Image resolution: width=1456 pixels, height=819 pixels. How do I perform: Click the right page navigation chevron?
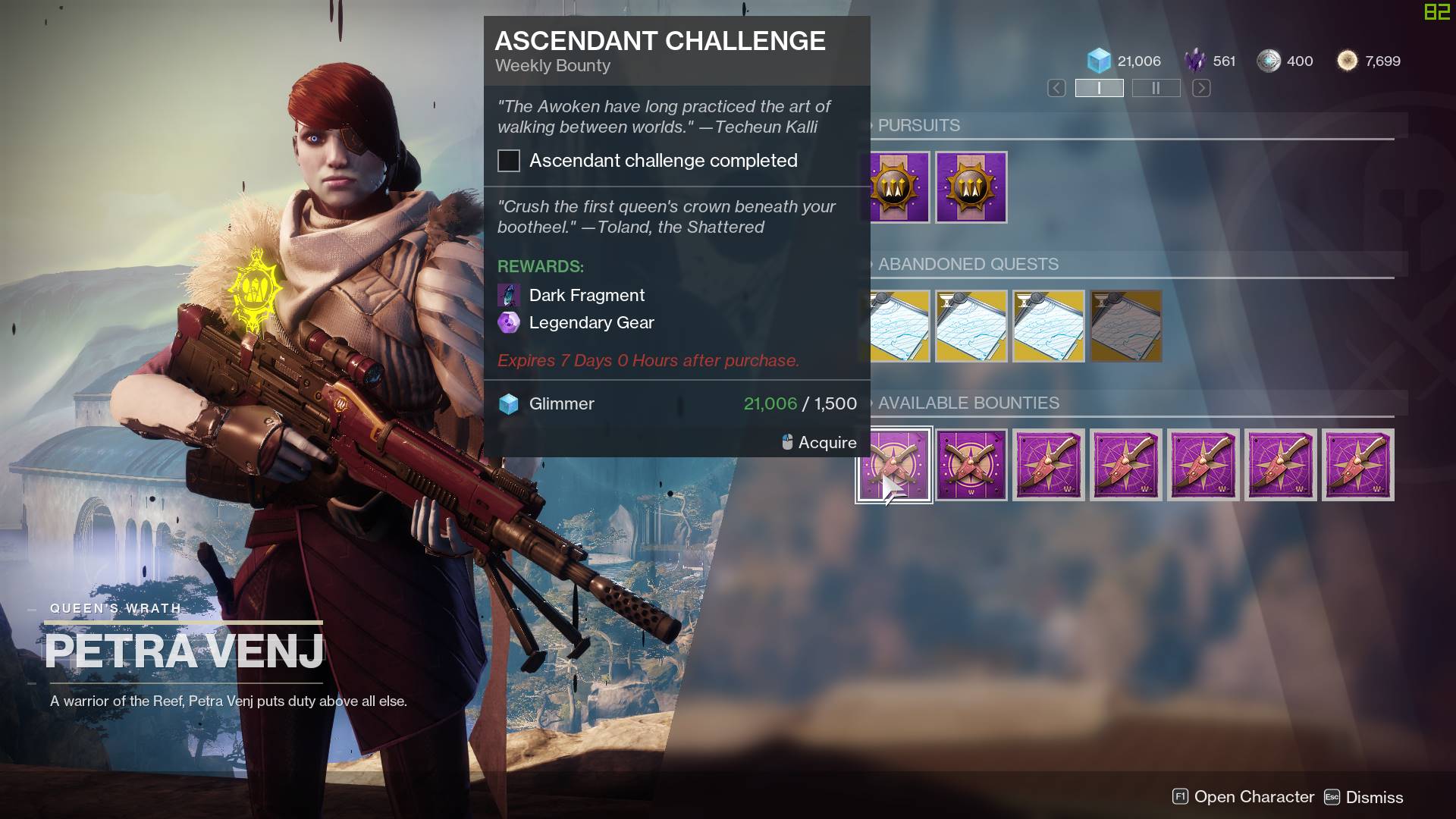(1200, 88)
